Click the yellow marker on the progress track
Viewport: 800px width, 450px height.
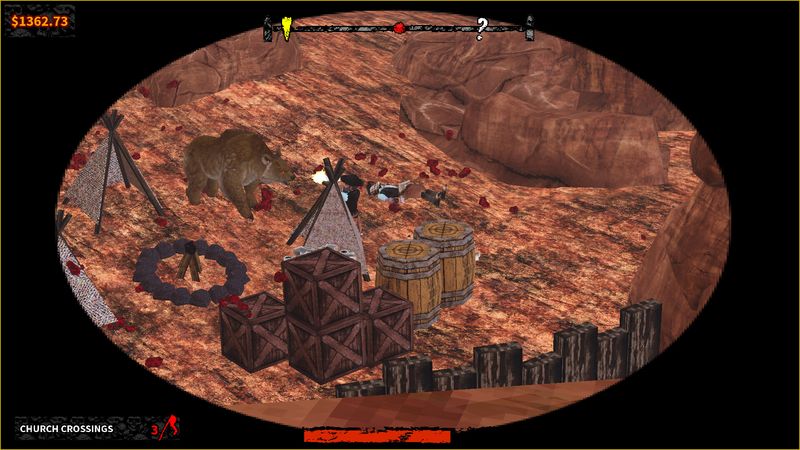[x=286, y=26]
